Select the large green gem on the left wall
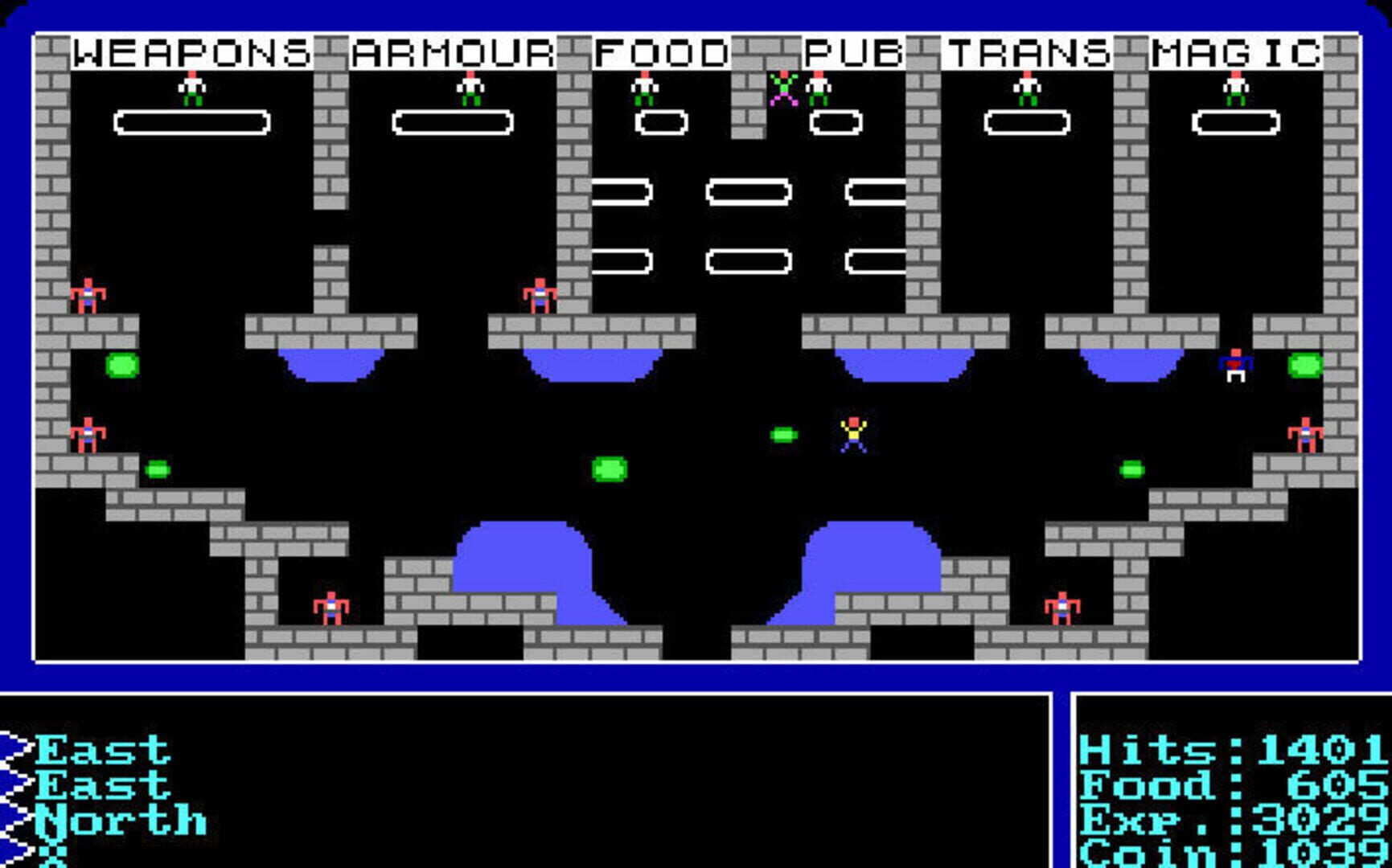 click(121, 366)
